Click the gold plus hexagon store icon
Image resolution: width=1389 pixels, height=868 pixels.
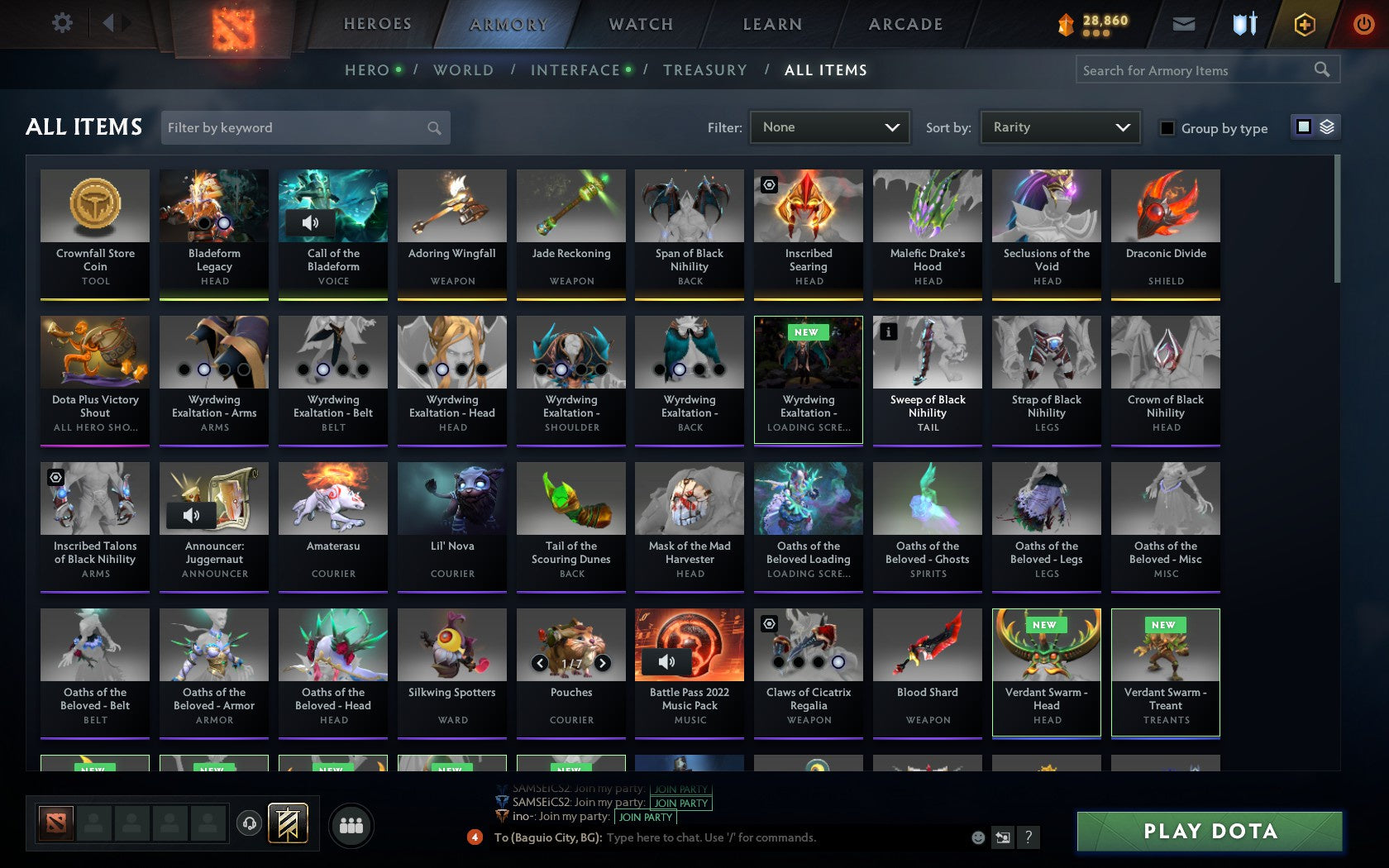coord(1305,24)
